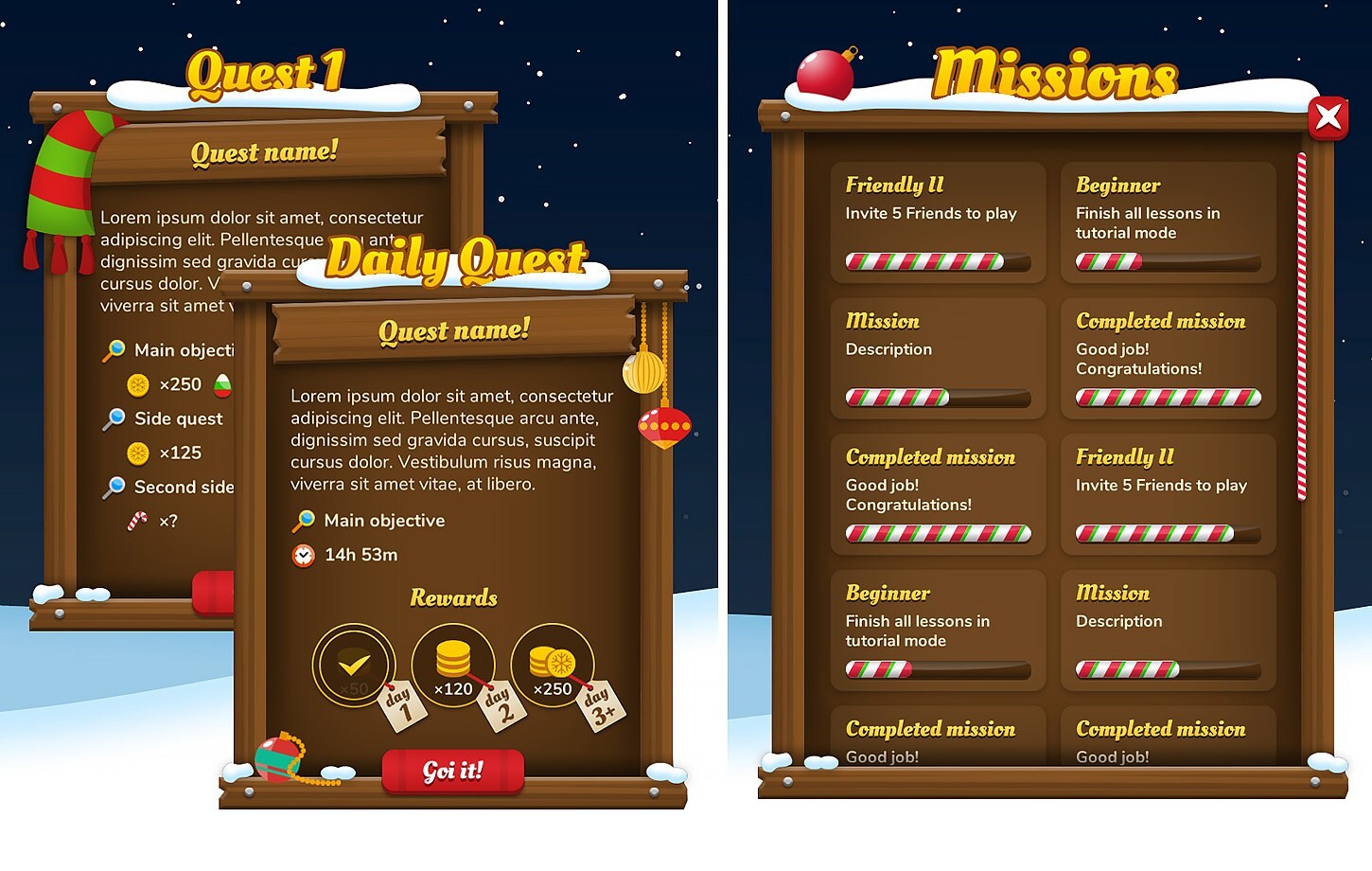Click the red button on the Quest 1 panel
The height and width of the screenshot is (871, 1372).
[x=214, y=593]
